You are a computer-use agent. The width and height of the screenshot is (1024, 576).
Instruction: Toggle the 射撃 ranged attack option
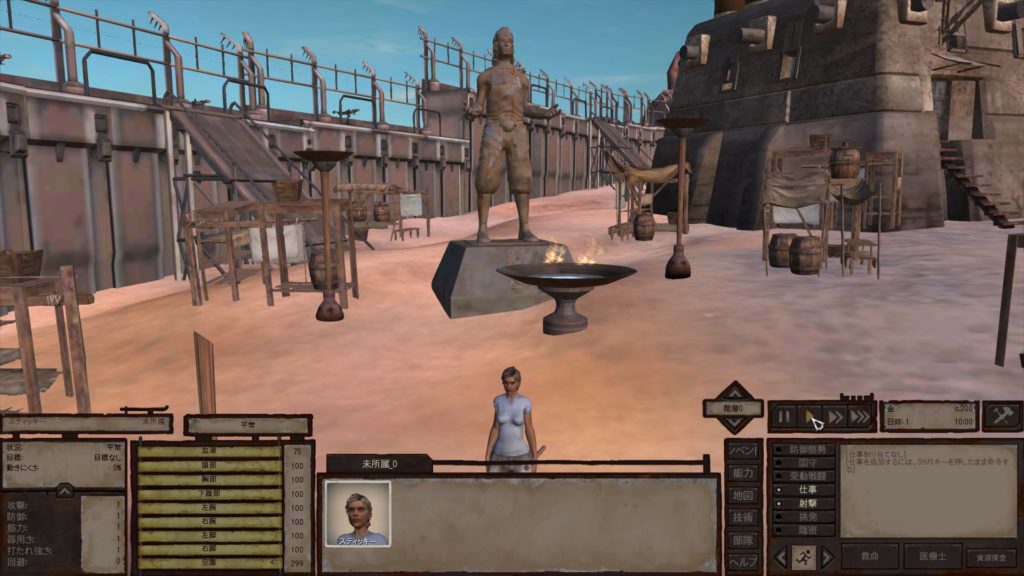tap(806, 504)
